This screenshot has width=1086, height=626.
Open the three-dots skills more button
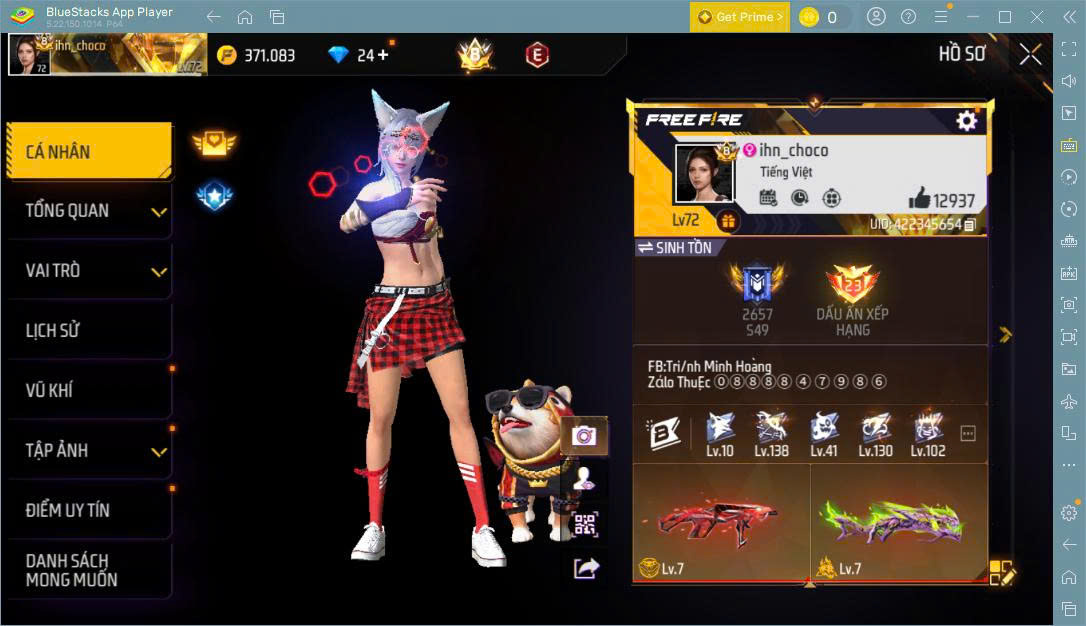point(967,434)
